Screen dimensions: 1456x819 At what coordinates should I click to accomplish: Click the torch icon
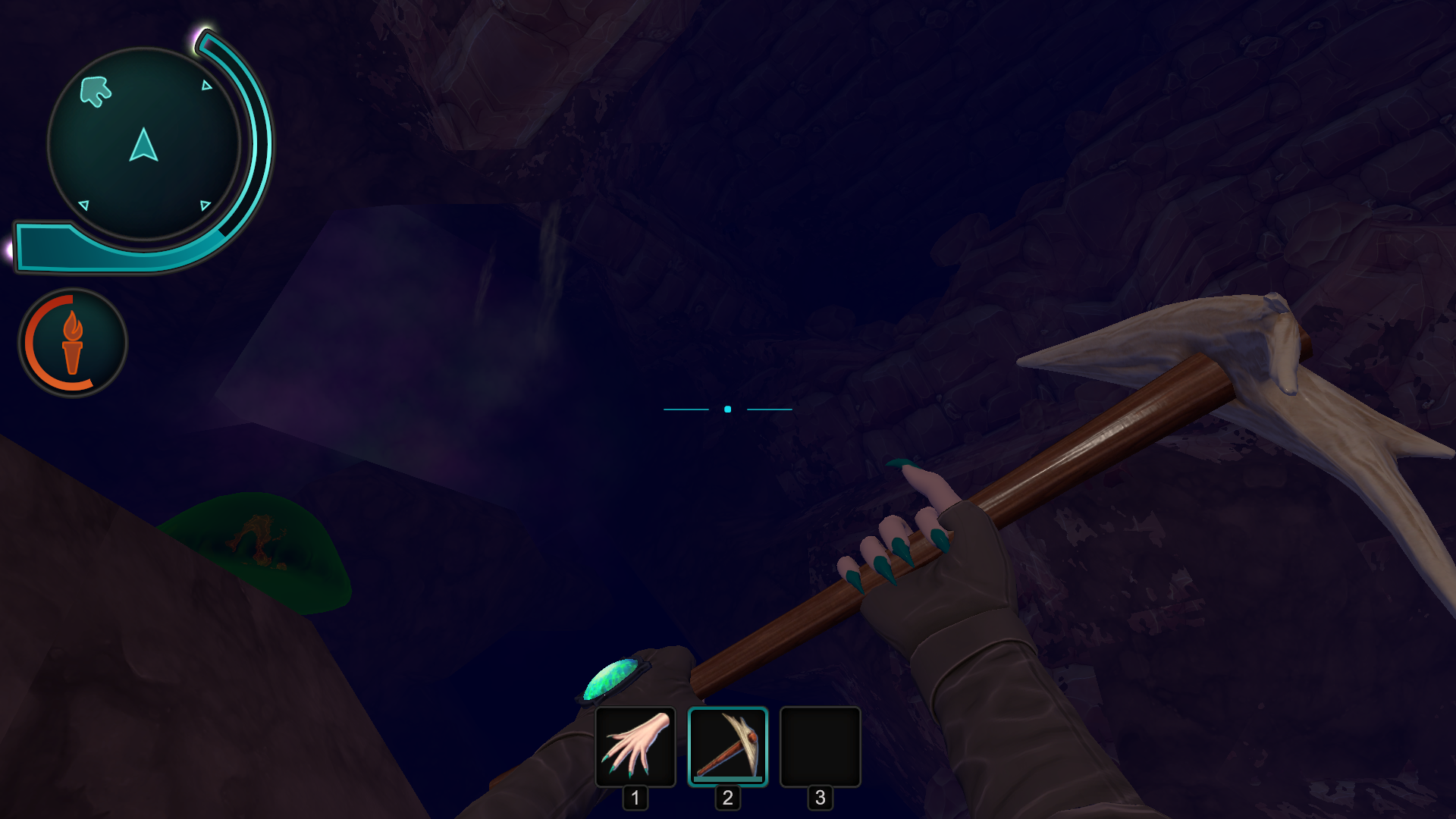(73, 343)
